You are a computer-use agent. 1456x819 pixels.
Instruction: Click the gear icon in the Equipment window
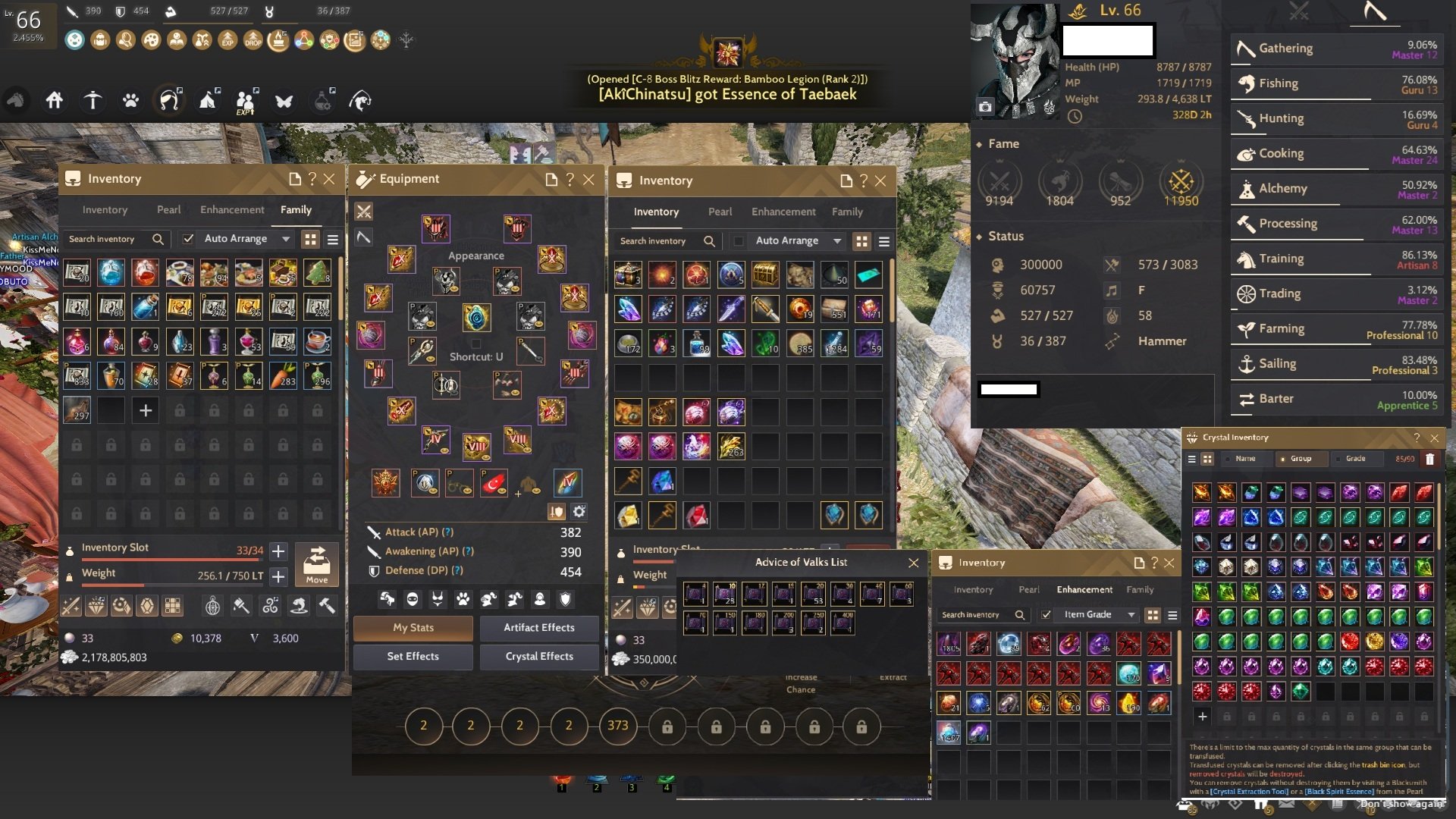click(579, 512)
